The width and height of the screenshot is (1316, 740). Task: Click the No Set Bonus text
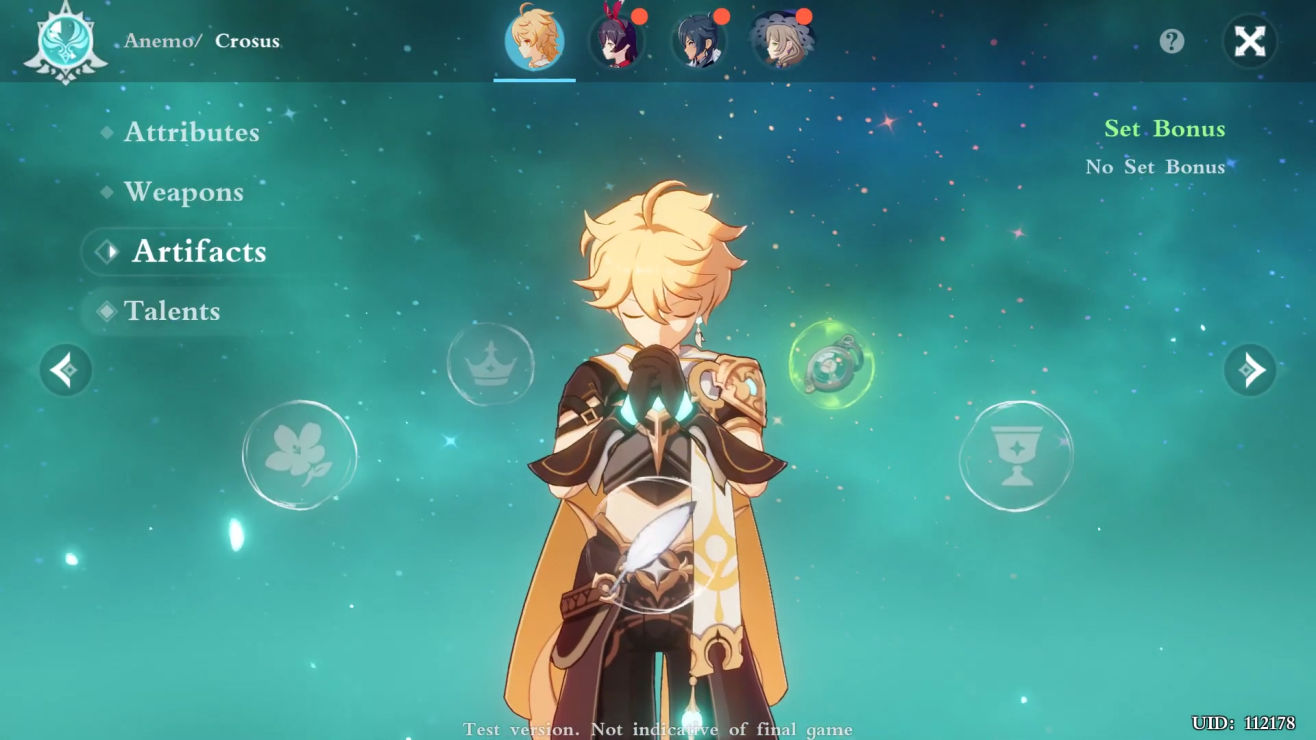point(1155,166)
